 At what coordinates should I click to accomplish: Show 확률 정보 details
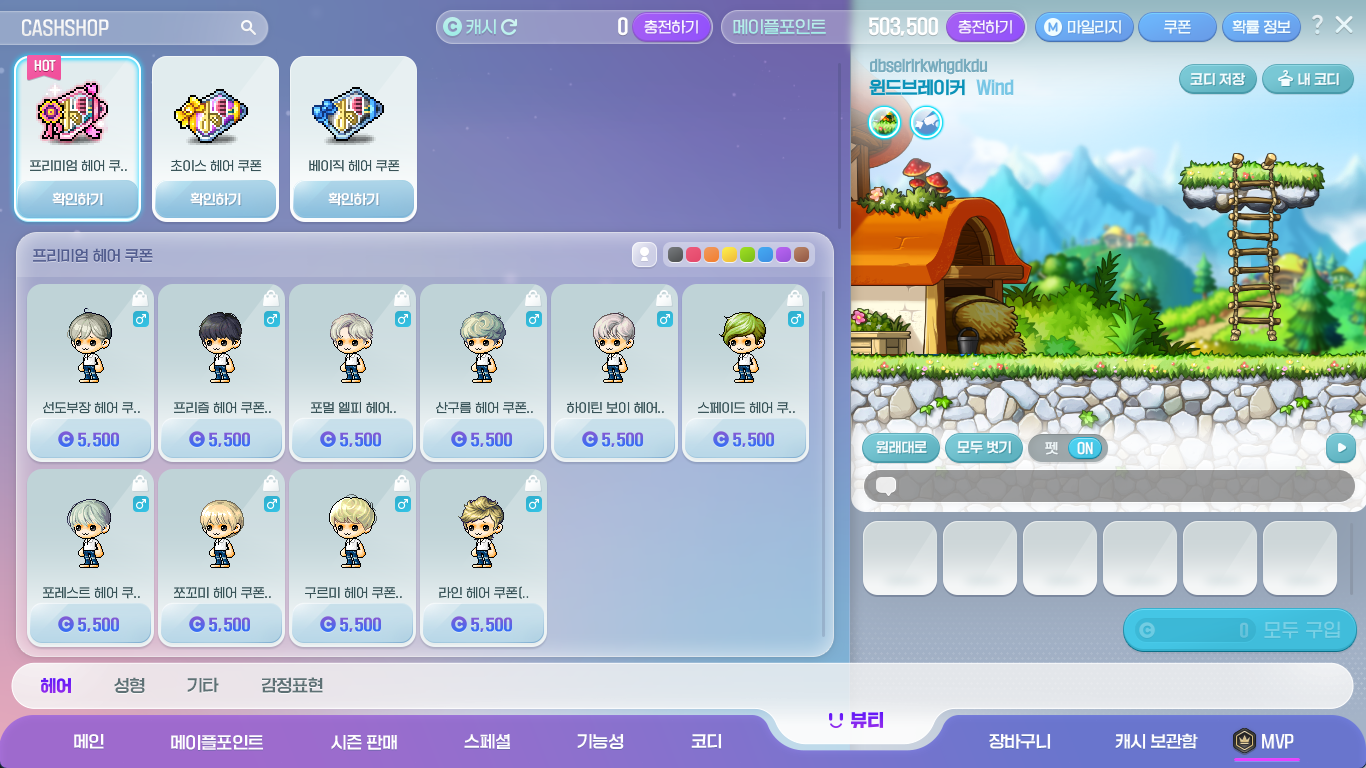(x=1261, y=27)
